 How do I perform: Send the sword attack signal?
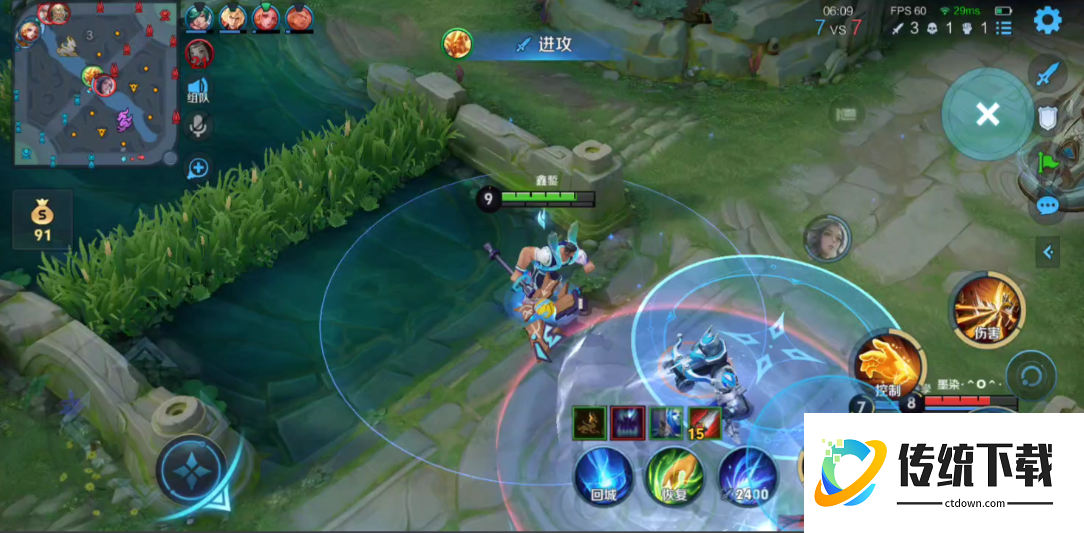coord(1047,75)
